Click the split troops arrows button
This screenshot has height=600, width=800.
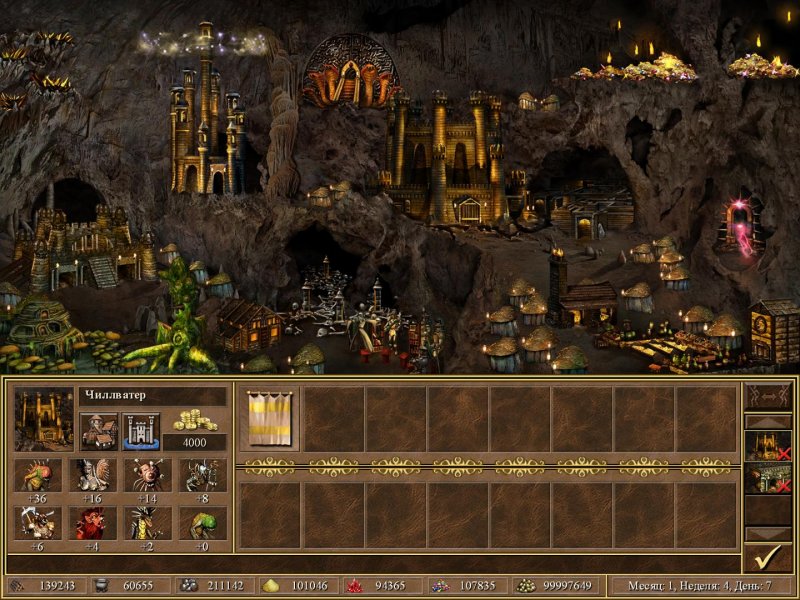(768, 398)
